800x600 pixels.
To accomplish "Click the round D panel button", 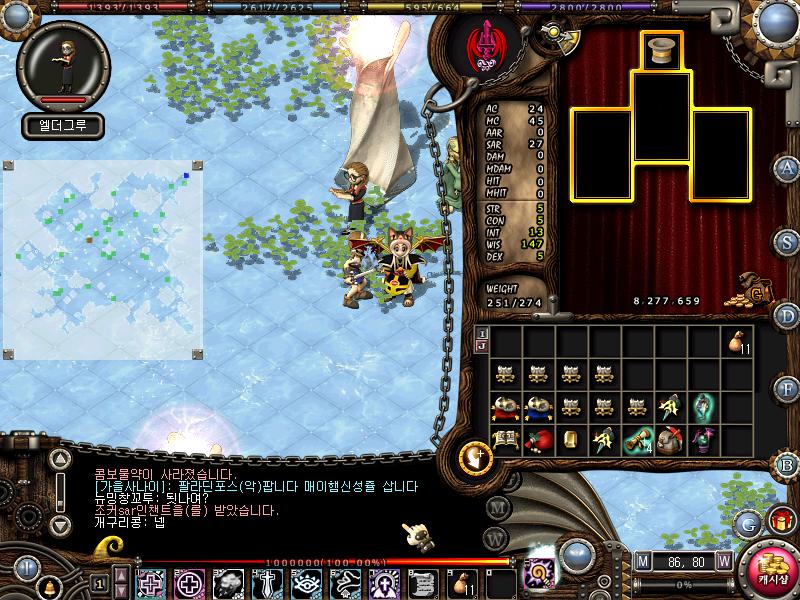I will click(788, 316).
